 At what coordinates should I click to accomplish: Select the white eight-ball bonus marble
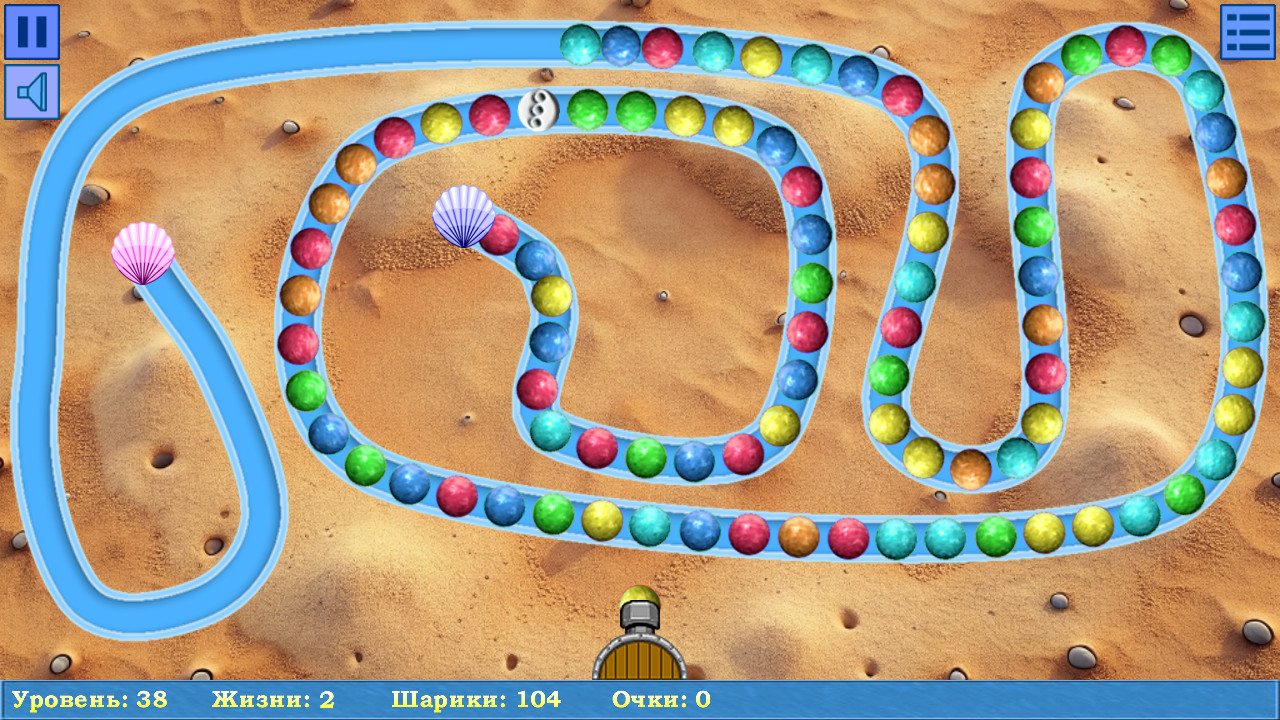point(536,110)
